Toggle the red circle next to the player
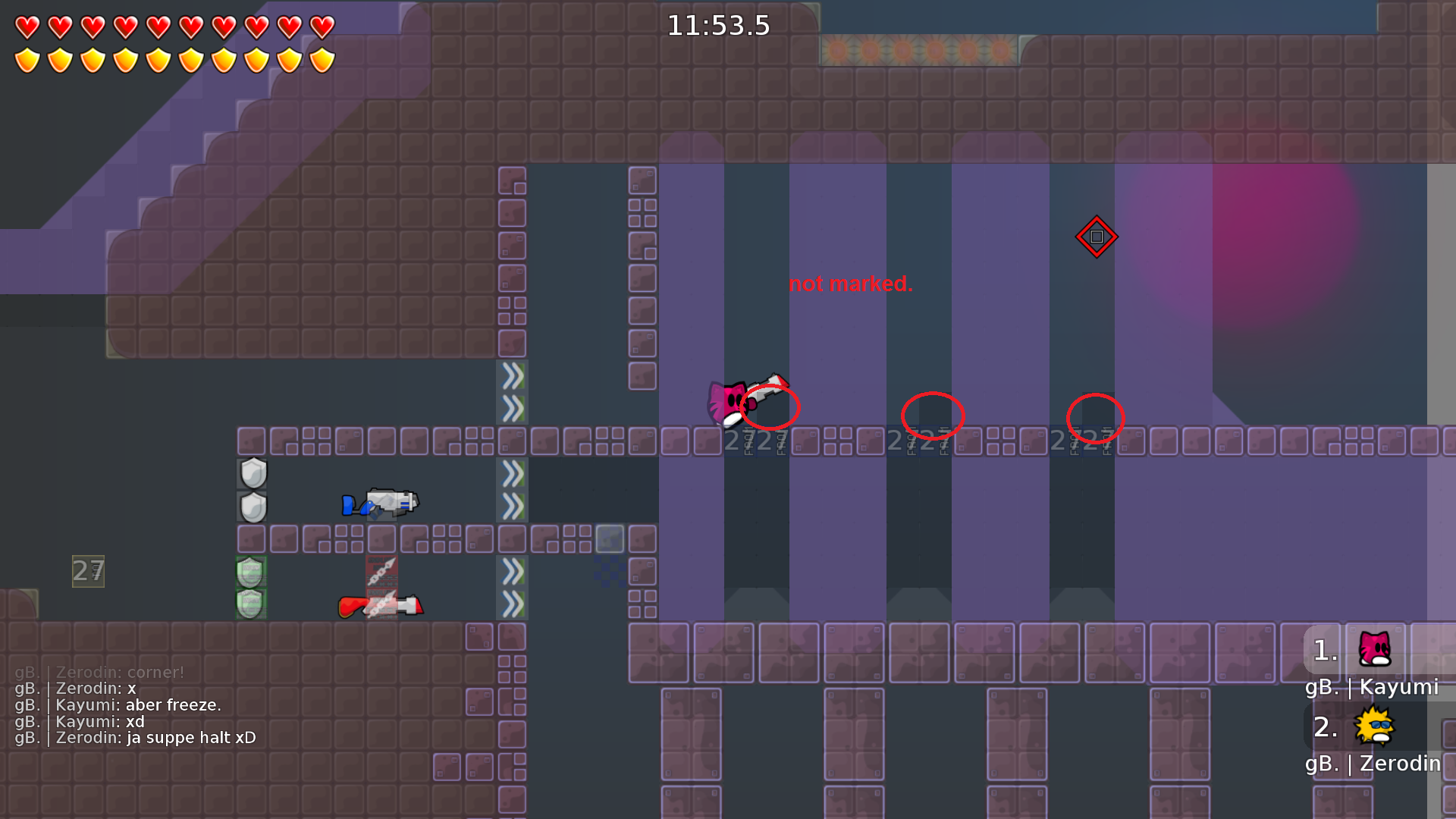Viewport: 1456px width, 819px height. (770, 408)
